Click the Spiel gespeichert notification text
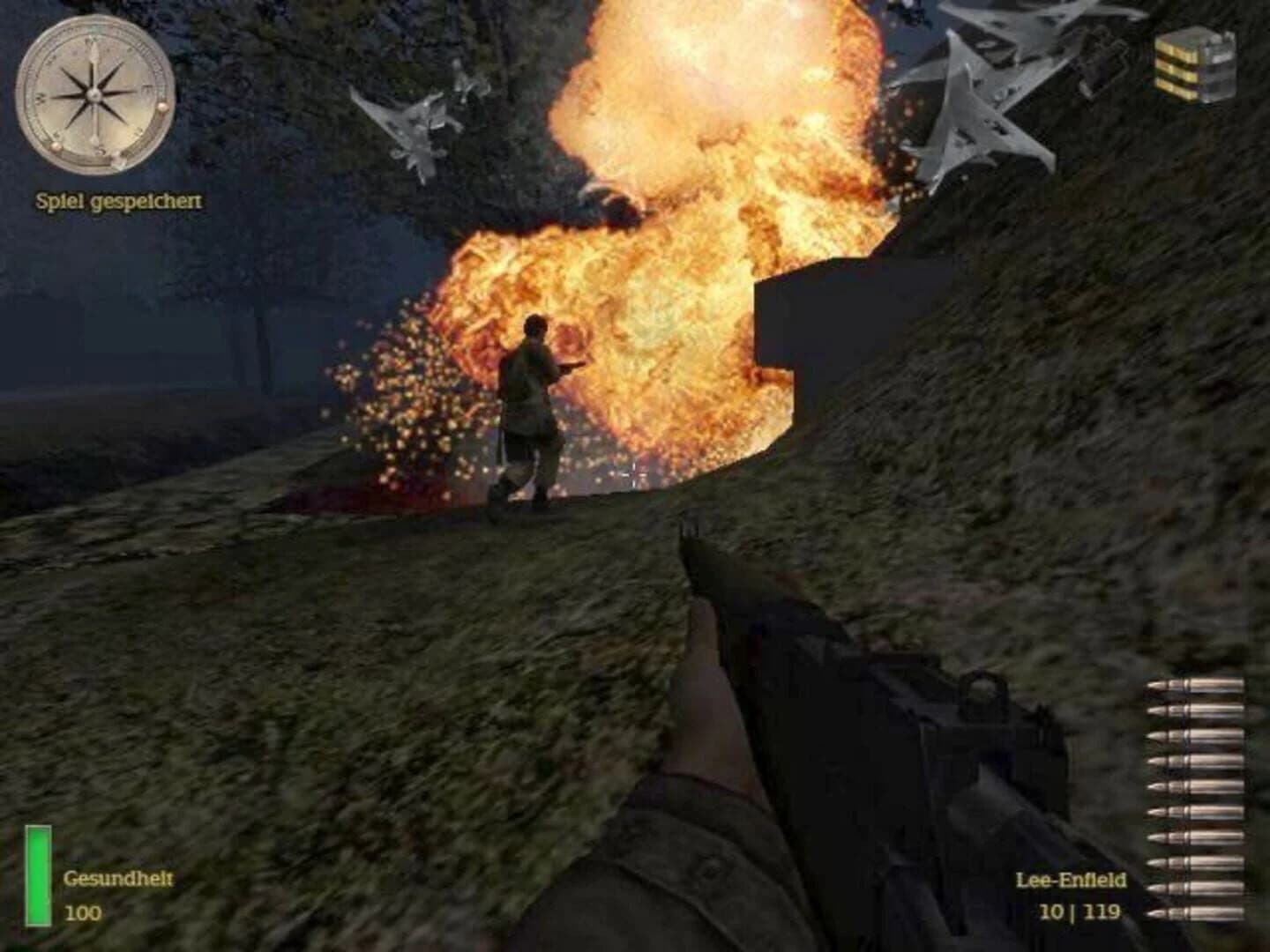 tap(121, 199)
